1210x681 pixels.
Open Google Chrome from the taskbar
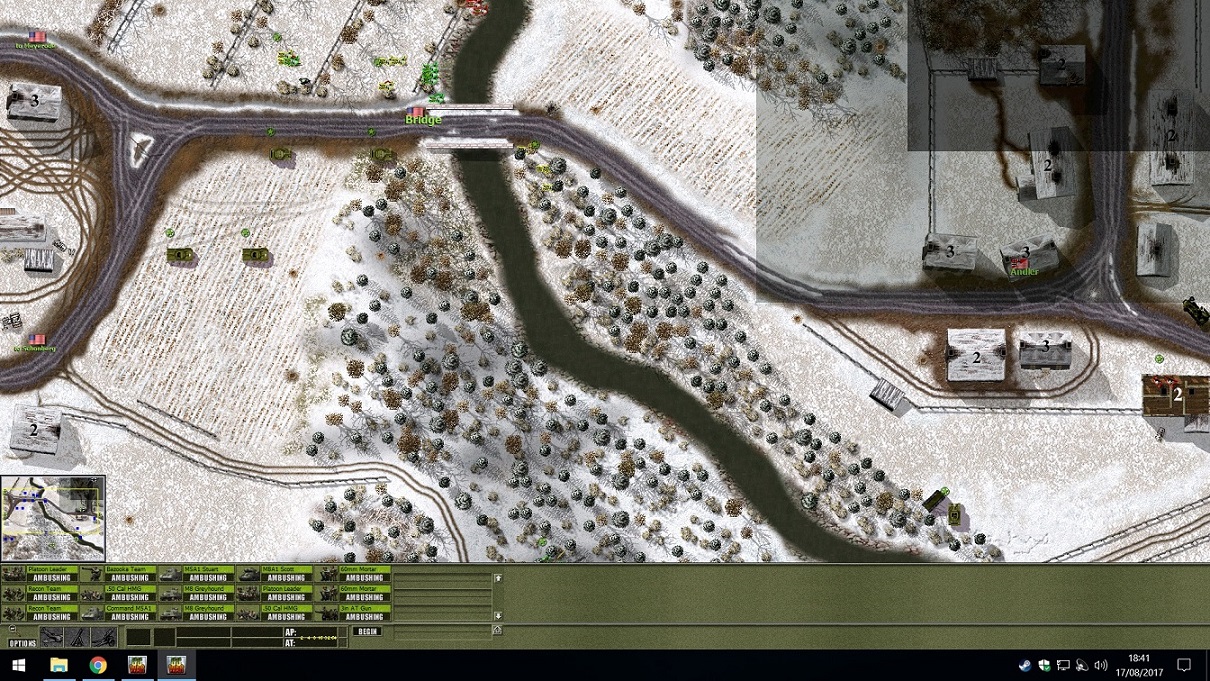coord(98,665)
